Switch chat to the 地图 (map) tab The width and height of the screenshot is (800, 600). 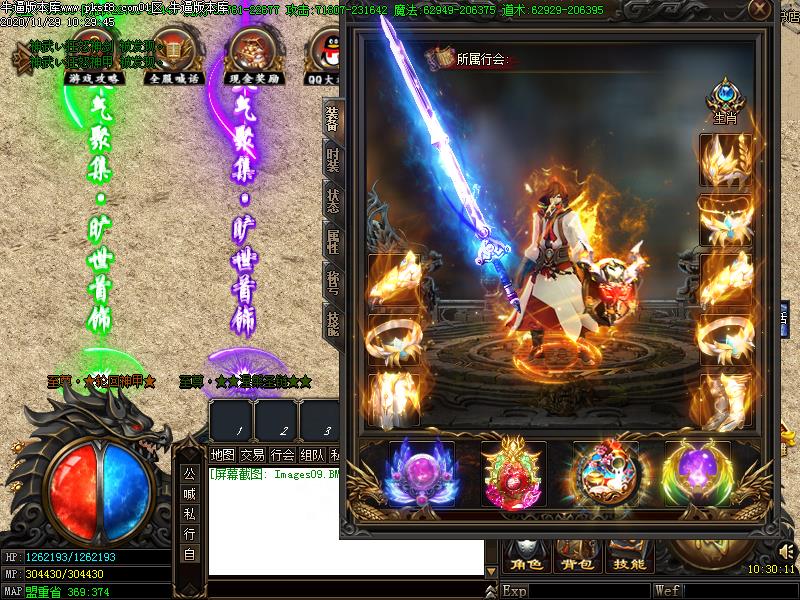[x=222, y=455]
